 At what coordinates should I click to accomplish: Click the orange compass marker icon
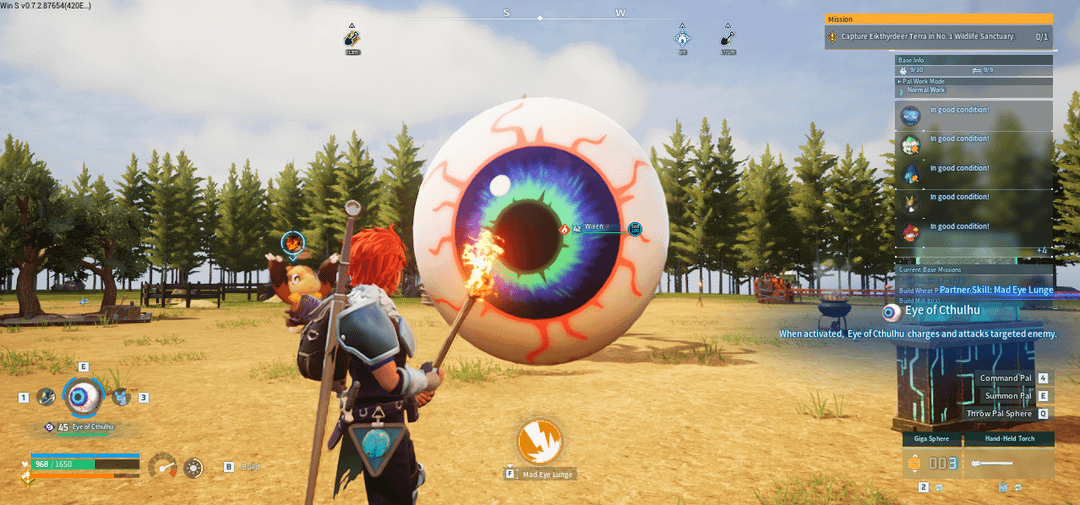[352, 39]
